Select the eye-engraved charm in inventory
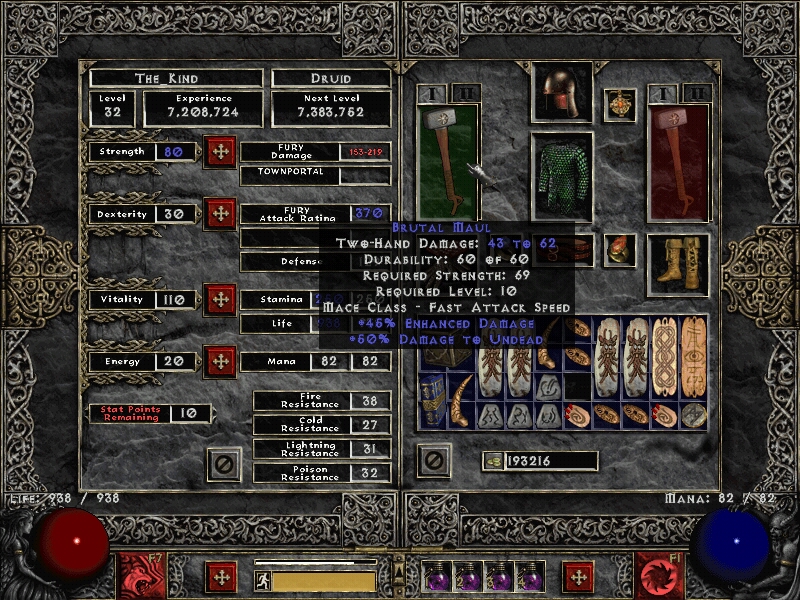This screenshot has height=600, width=800. coord(694,358)
